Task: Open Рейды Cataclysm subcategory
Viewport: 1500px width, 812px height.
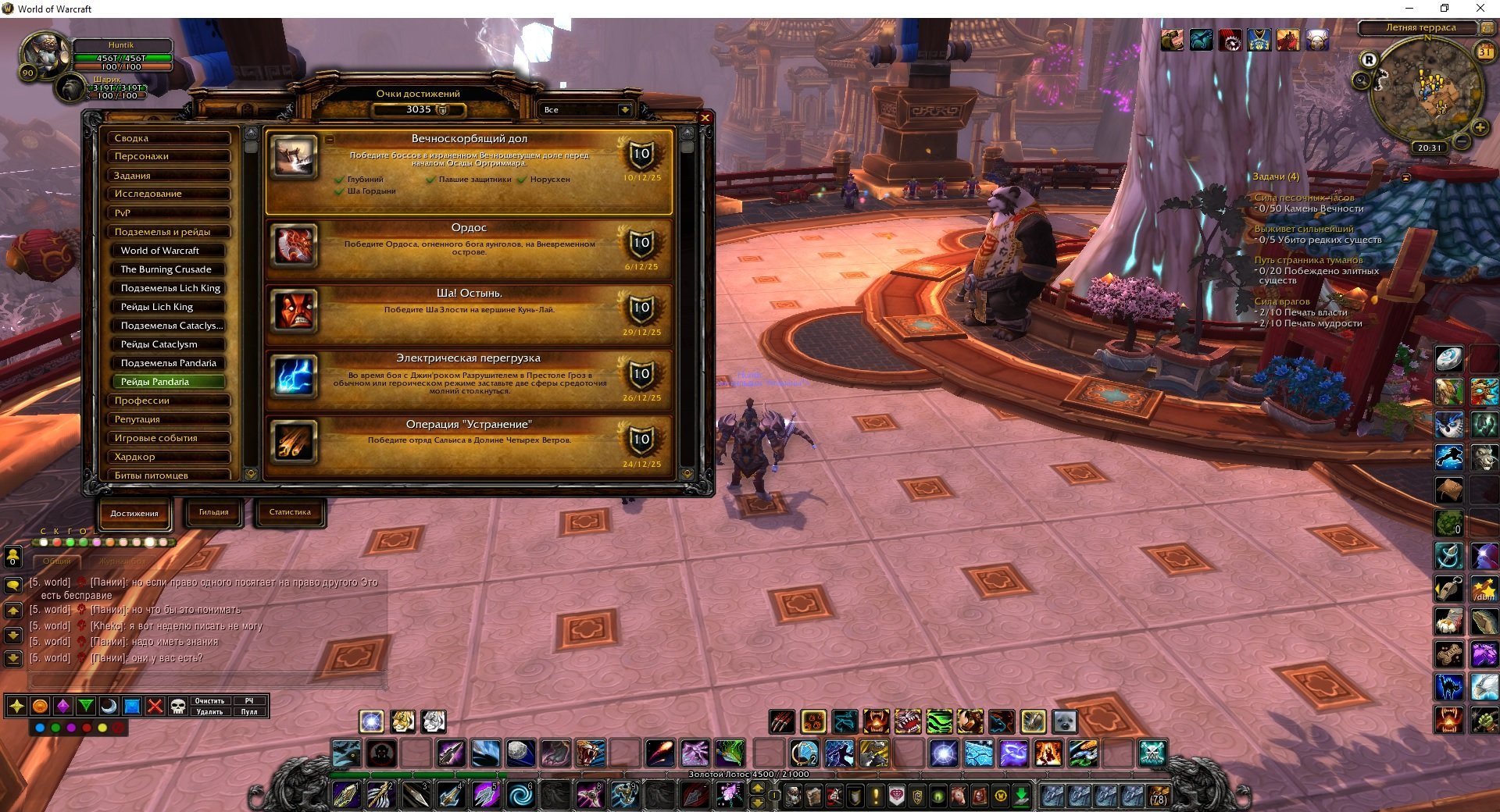Action: pyautogui.click(x=169, y=344)
